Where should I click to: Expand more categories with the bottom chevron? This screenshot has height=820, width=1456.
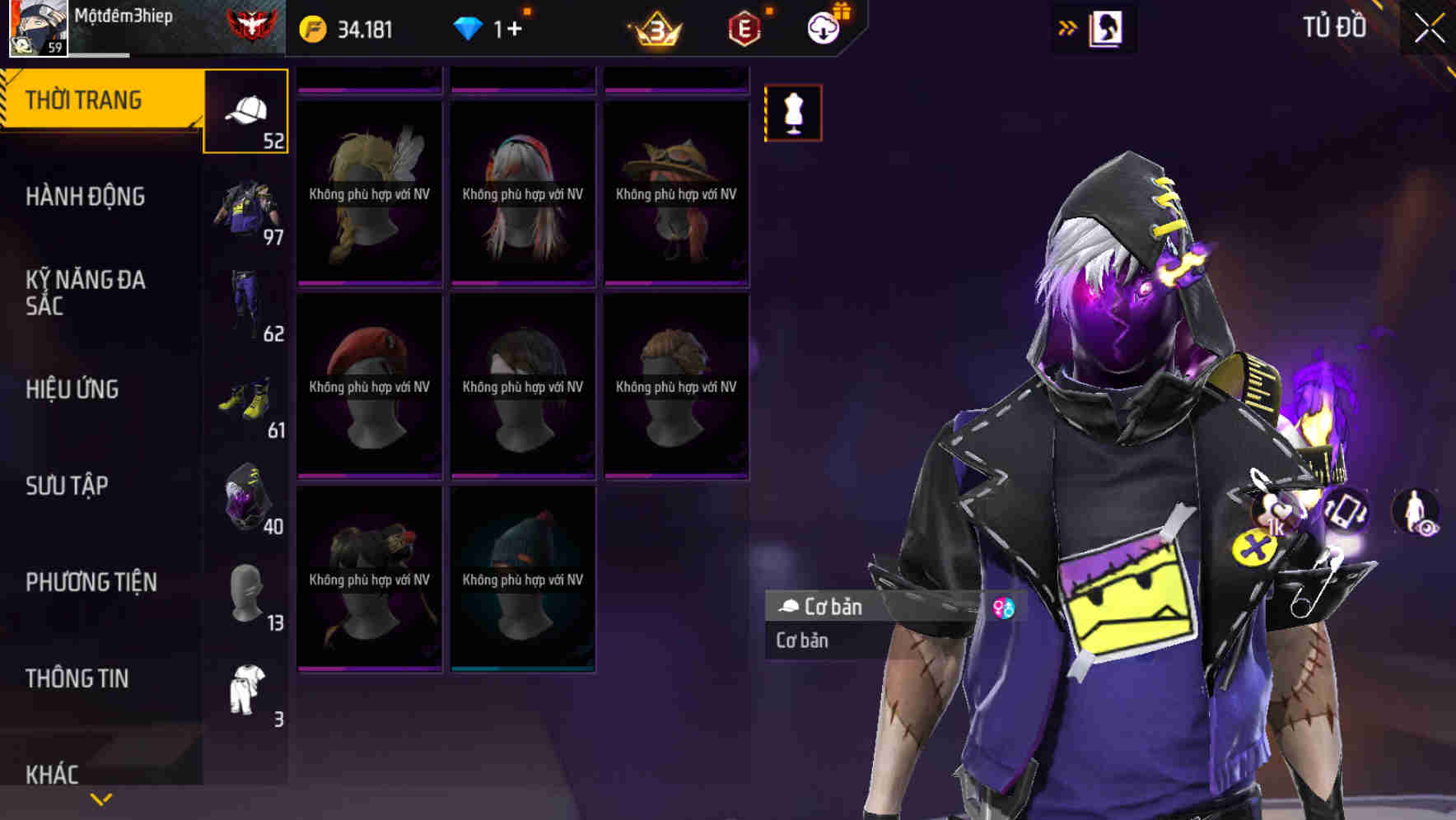click(100, 799)
